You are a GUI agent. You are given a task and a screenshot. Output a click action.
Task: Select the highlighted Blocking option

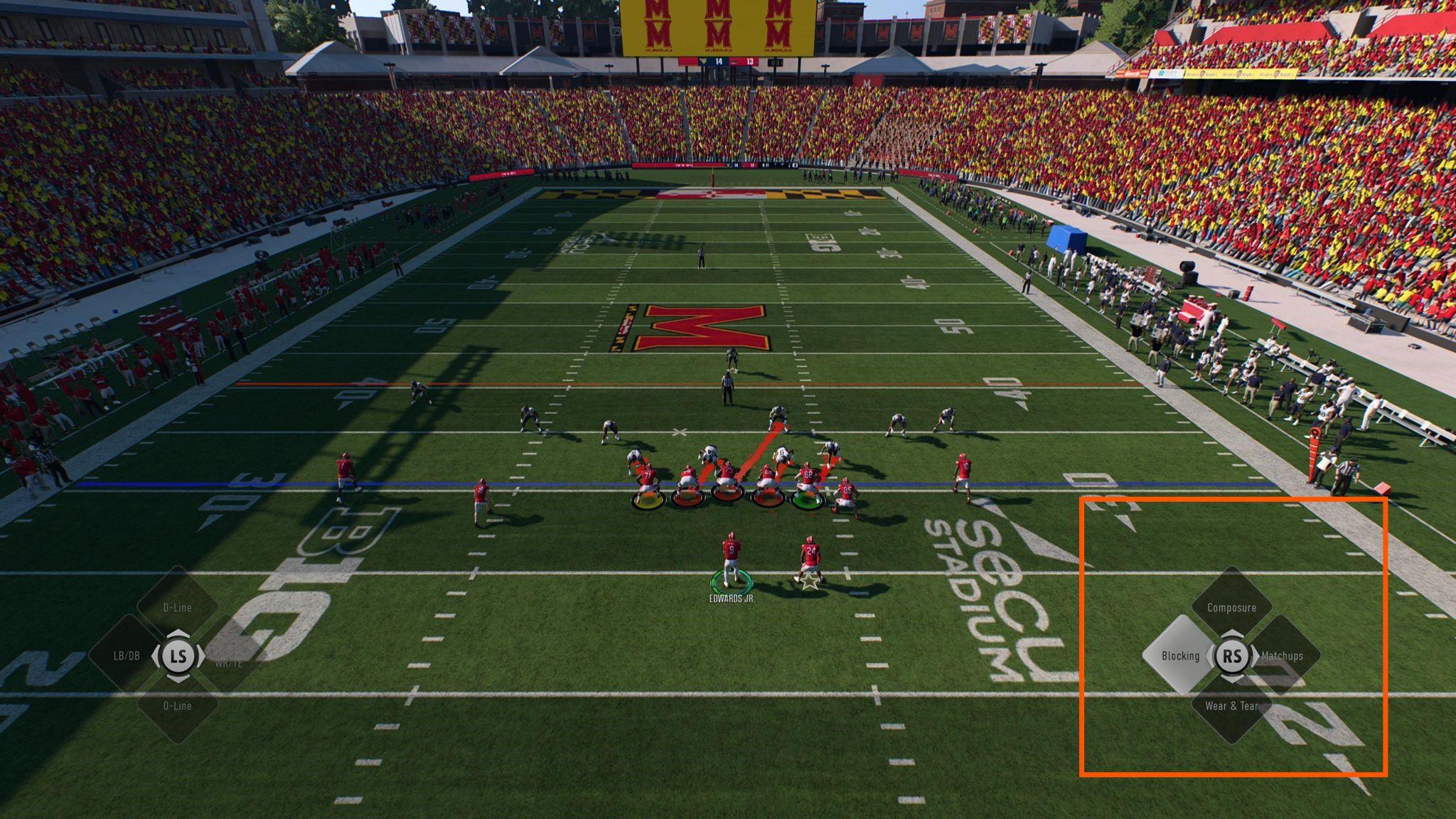(x=1180, y=655)
